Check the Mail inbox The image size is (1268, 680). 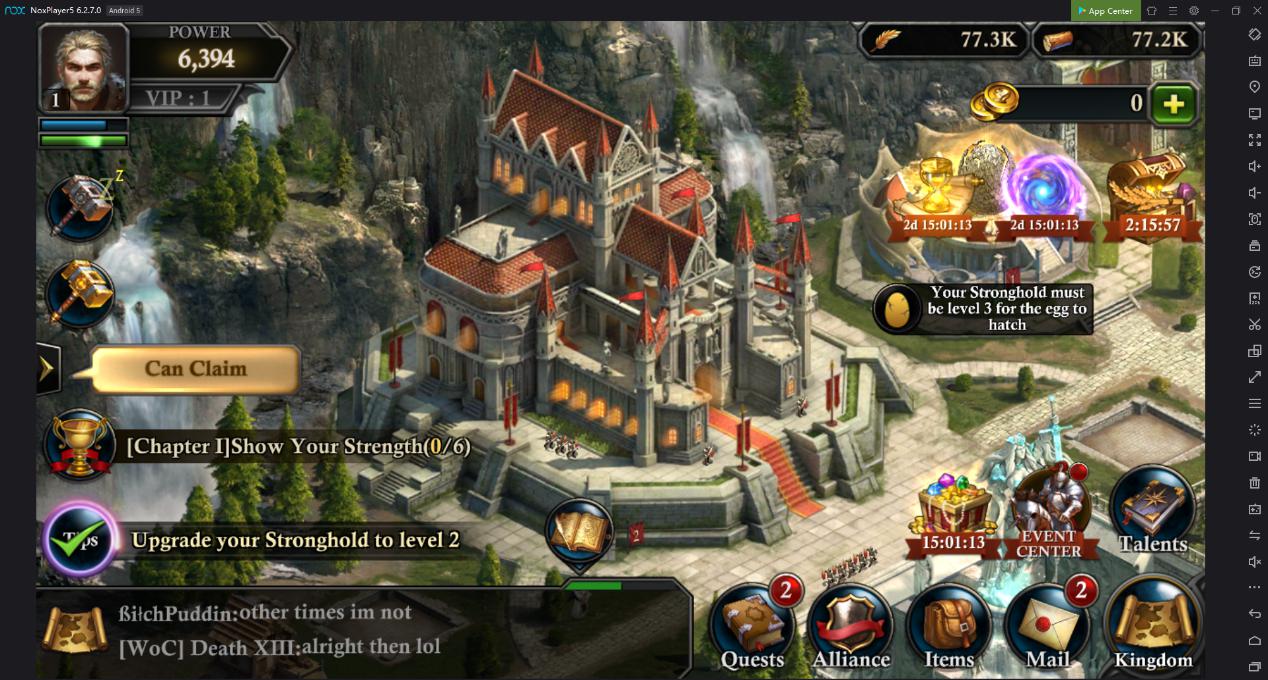coord(1048,627)
